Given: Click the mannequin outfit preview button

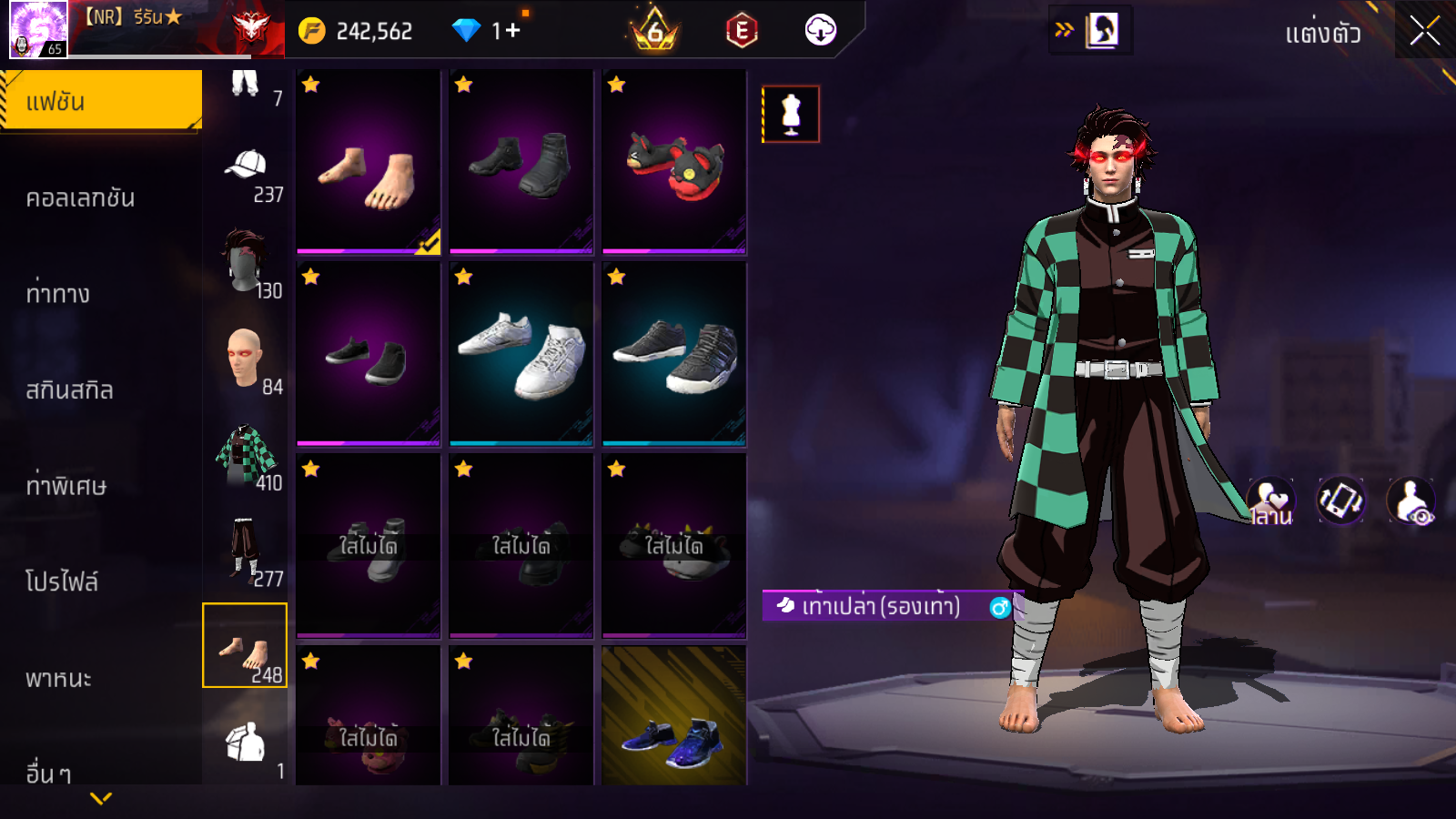Looking at the screenshot, I should 791,115.
